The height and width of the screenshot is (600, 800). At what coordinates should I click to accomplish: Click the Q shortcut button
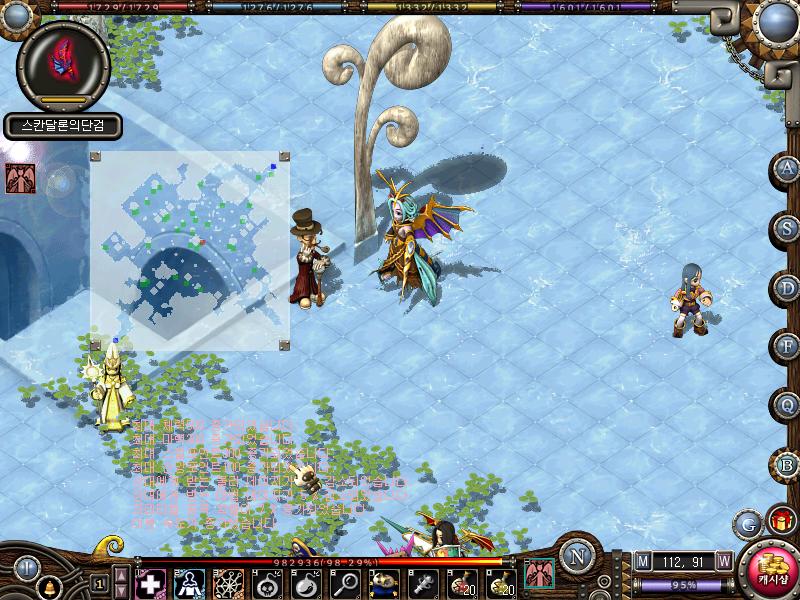point(789,406)
